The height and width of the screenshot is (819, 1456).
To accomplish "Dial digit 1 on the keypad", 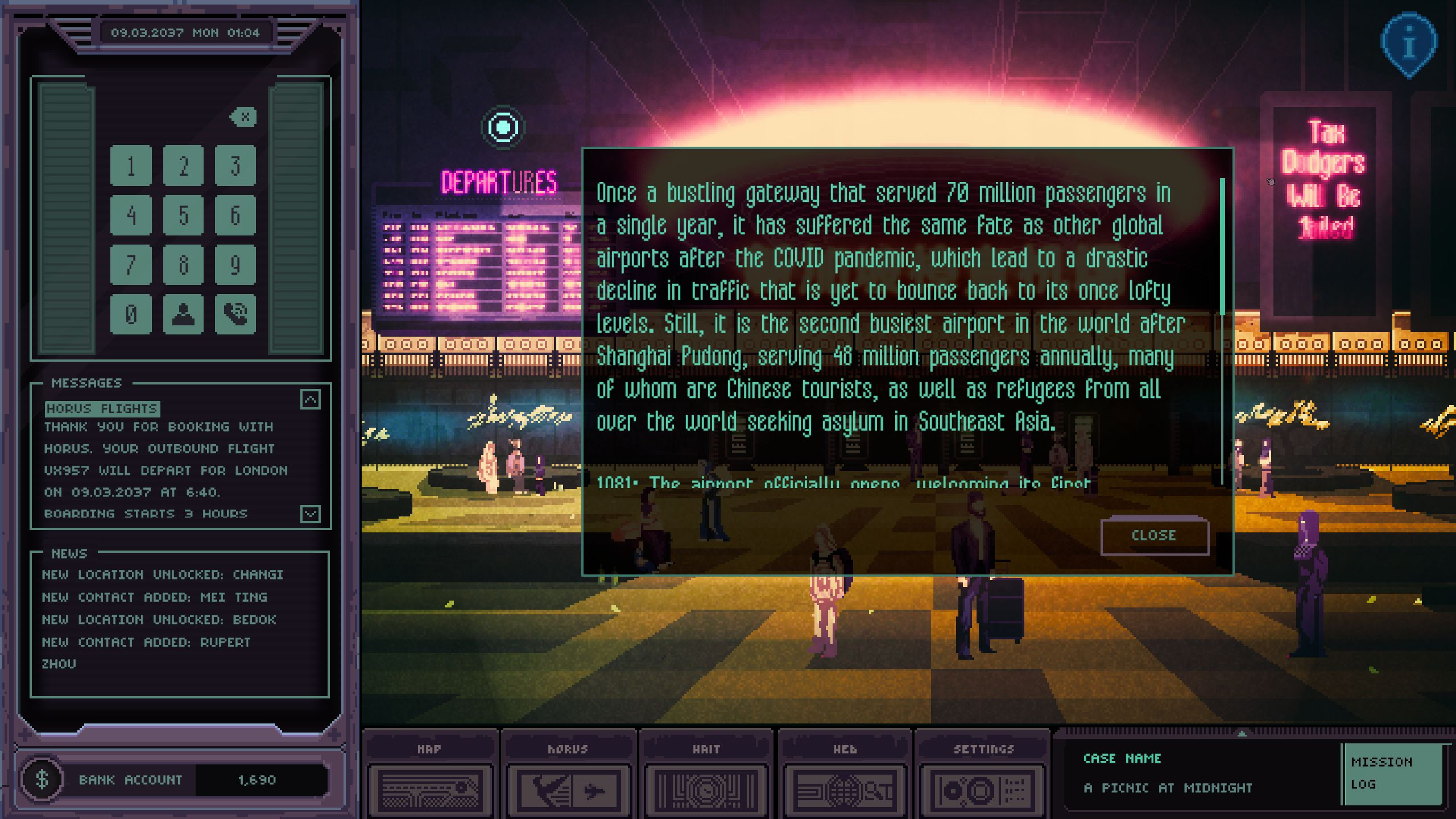I will point(131,166).
